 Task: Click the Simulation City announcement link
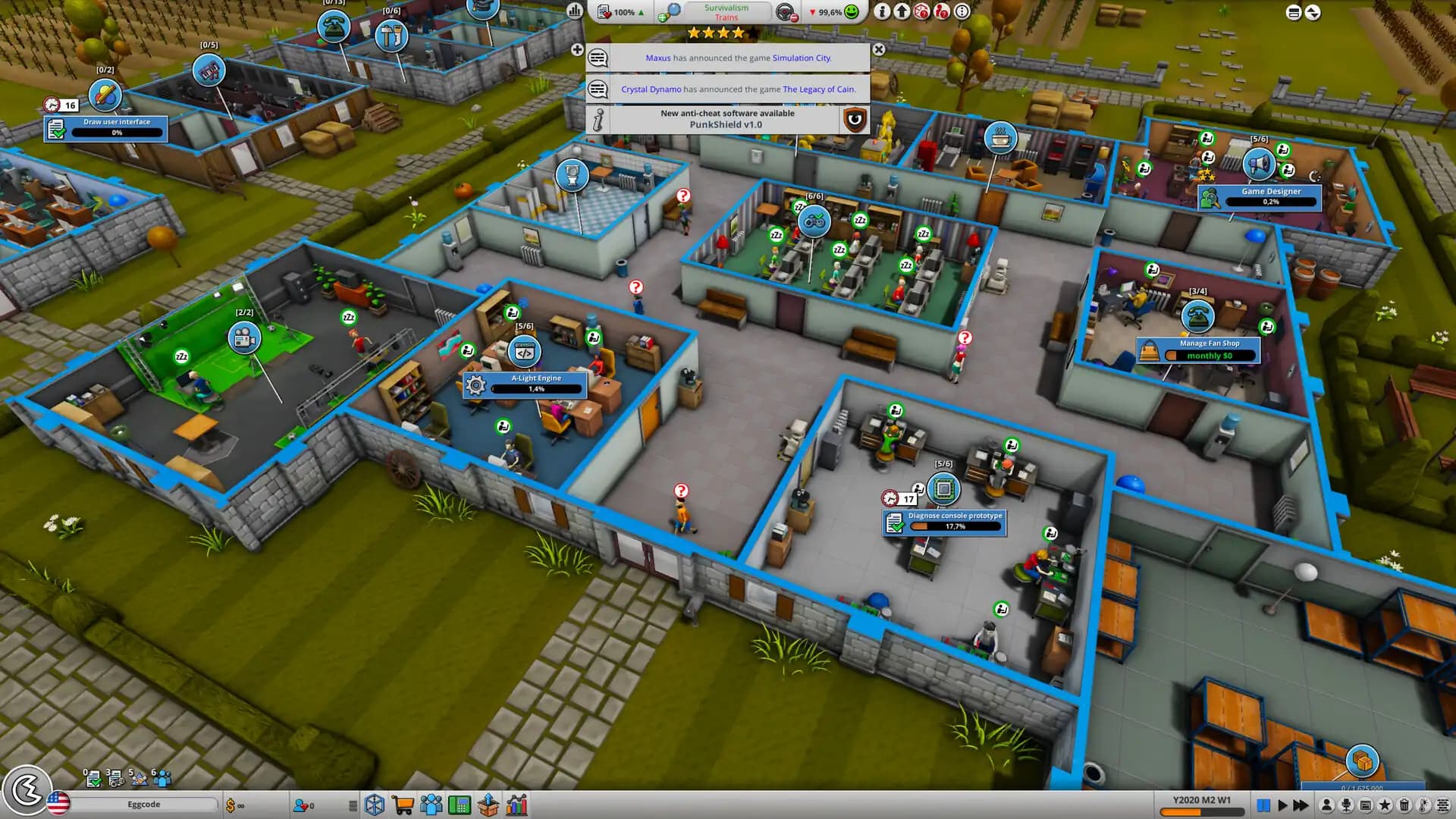pyautogui.click(x=801, y=58)
